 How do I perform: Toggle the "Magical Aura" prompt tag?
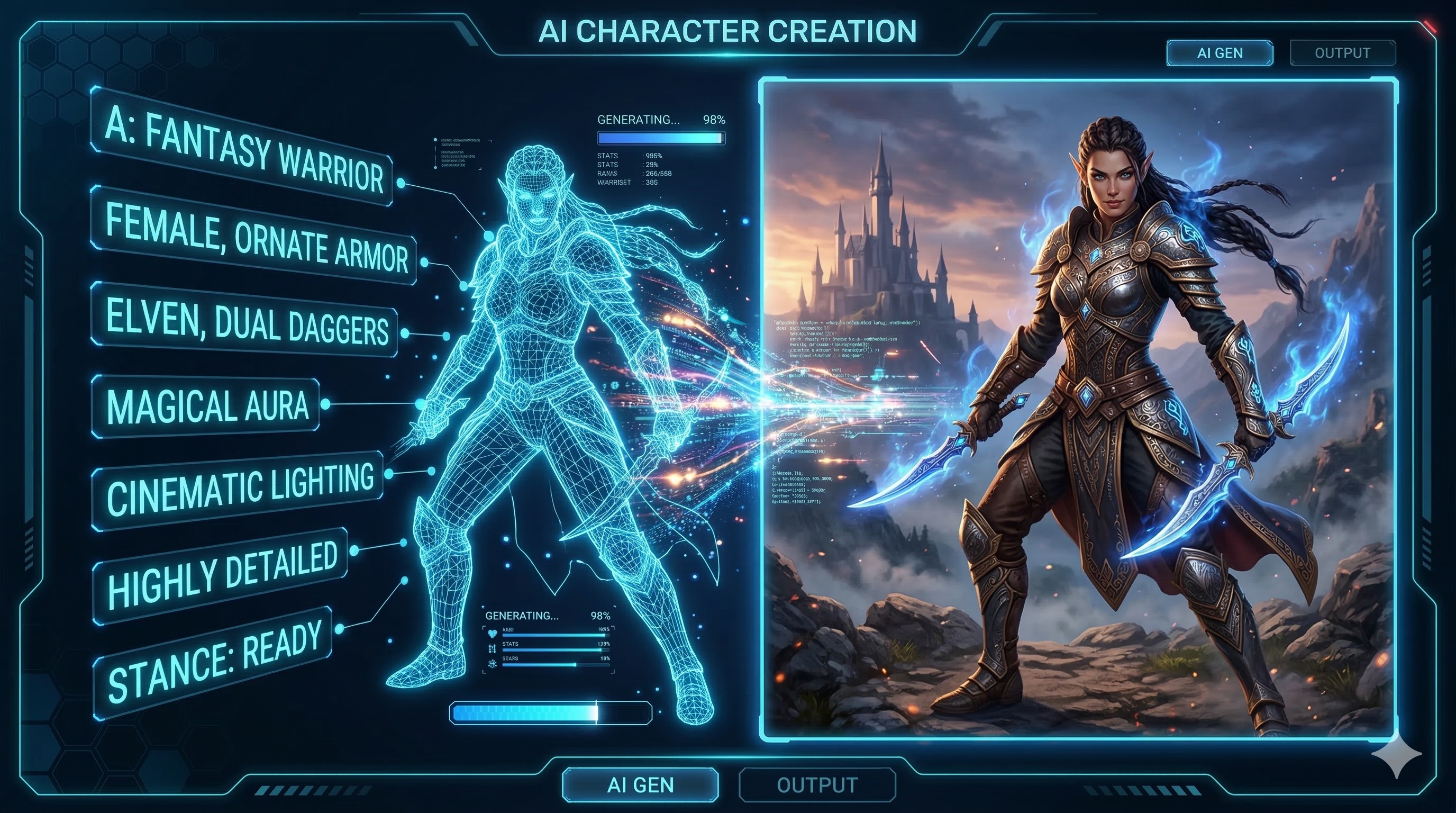[207, 405]
